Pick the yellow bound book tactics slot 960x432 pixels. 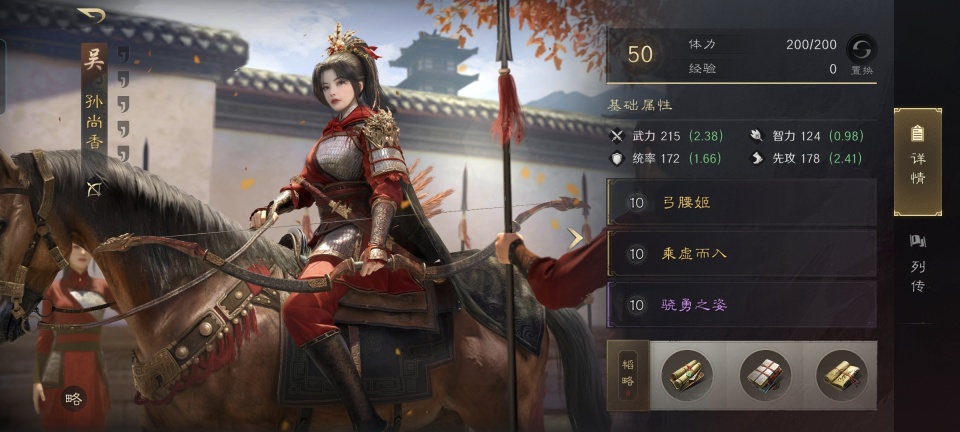point(841,375)
